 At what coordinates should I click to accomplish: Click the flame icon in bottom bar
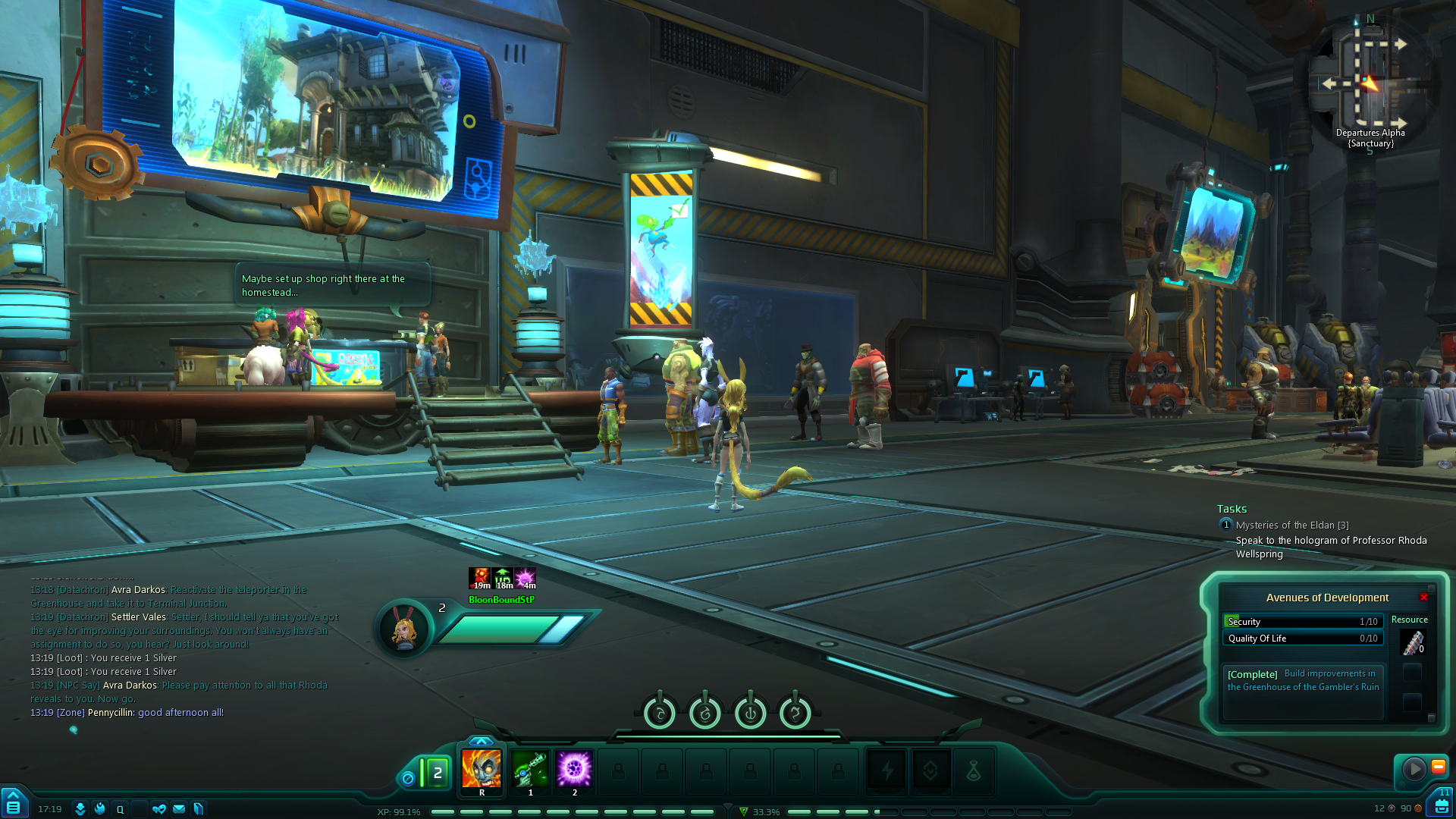click(99, 809)
